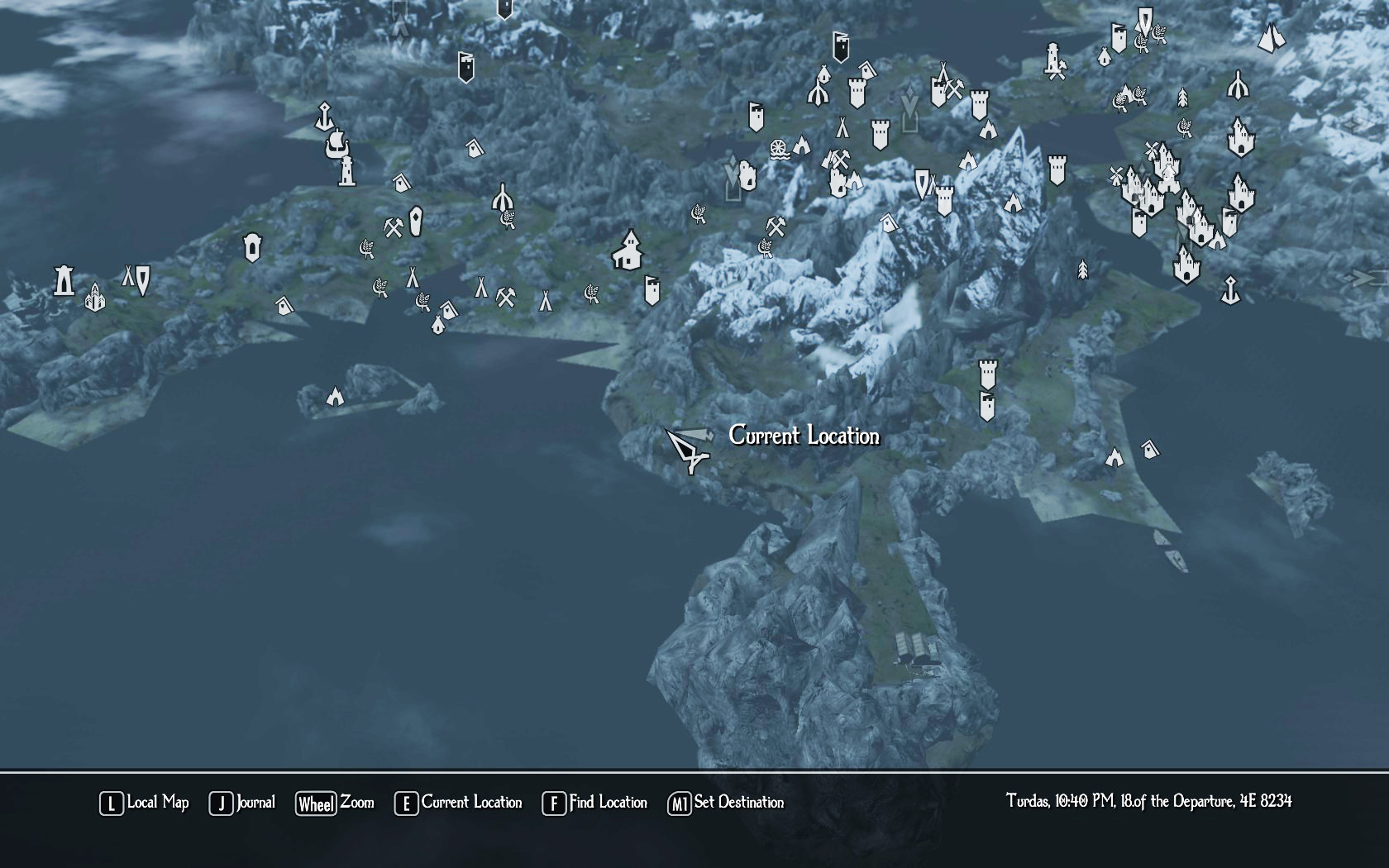Viewport: 1389px width, 868px height.
Task: Click the lighthouse marker below the longship
Action: (347, 172)
